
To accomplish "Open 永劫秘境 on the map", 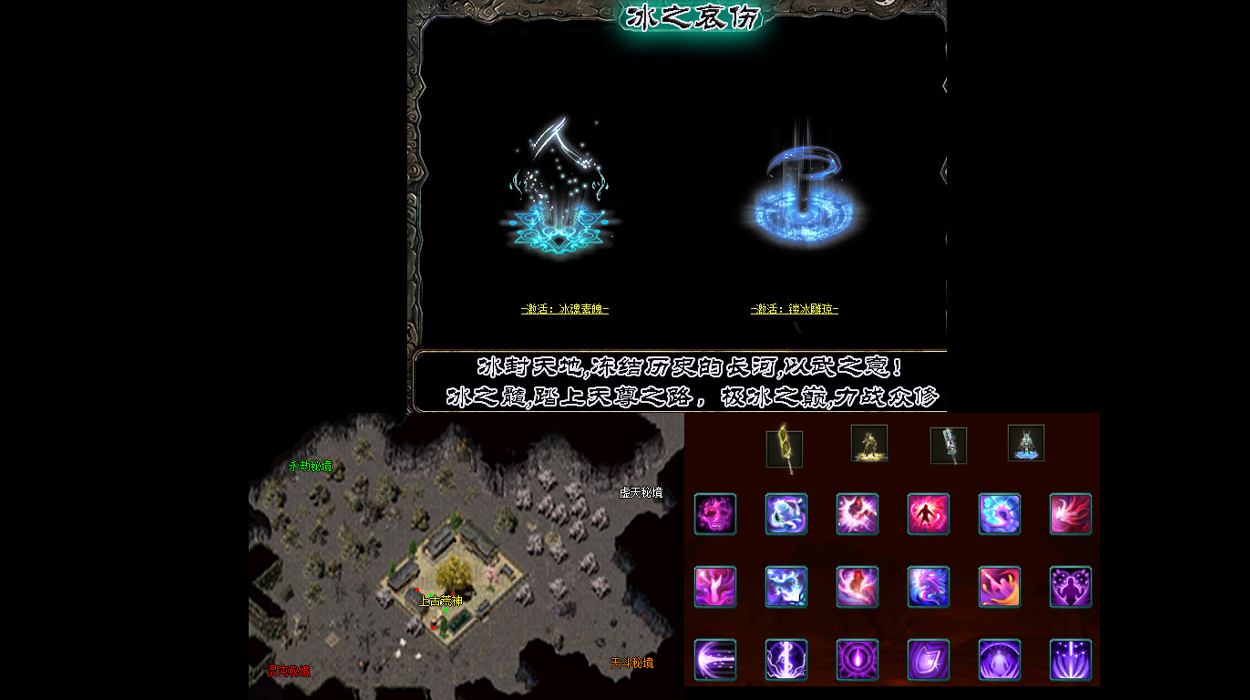I will click(x=310, y=466).
